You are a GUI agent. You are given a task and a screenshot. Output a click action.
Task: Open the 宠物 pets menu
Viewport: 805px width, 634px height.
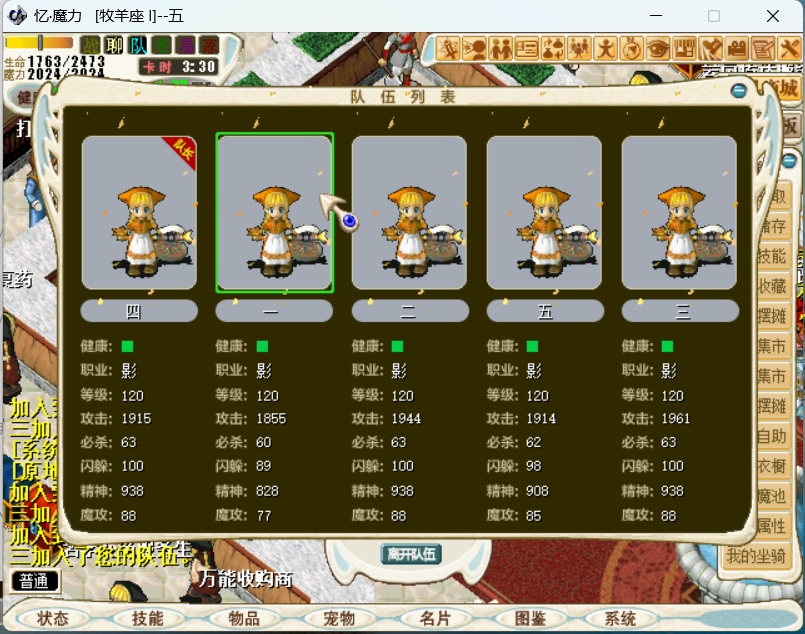coord(340,619)
